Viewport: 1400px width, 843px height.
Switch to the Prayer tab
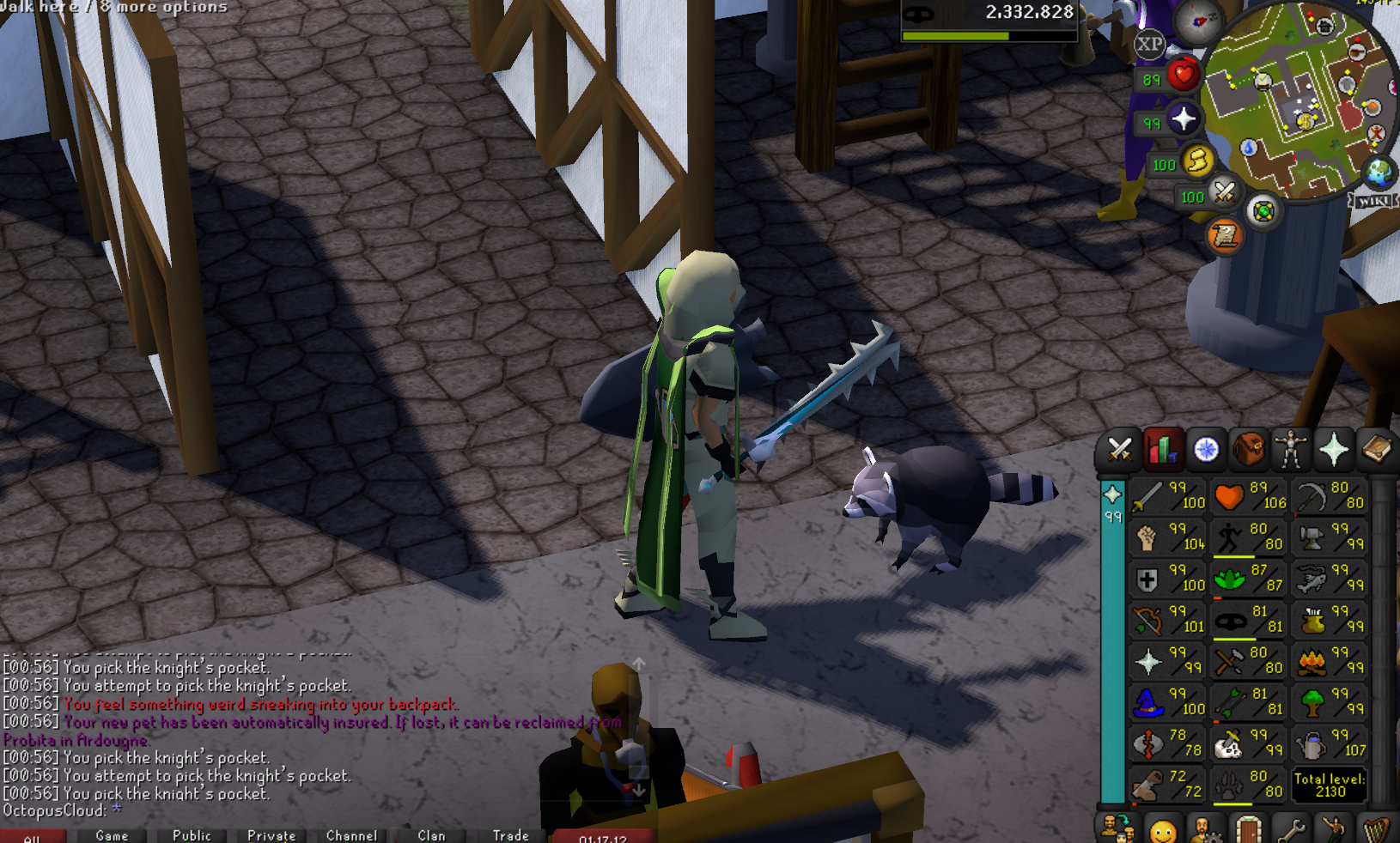point(1333,449)
